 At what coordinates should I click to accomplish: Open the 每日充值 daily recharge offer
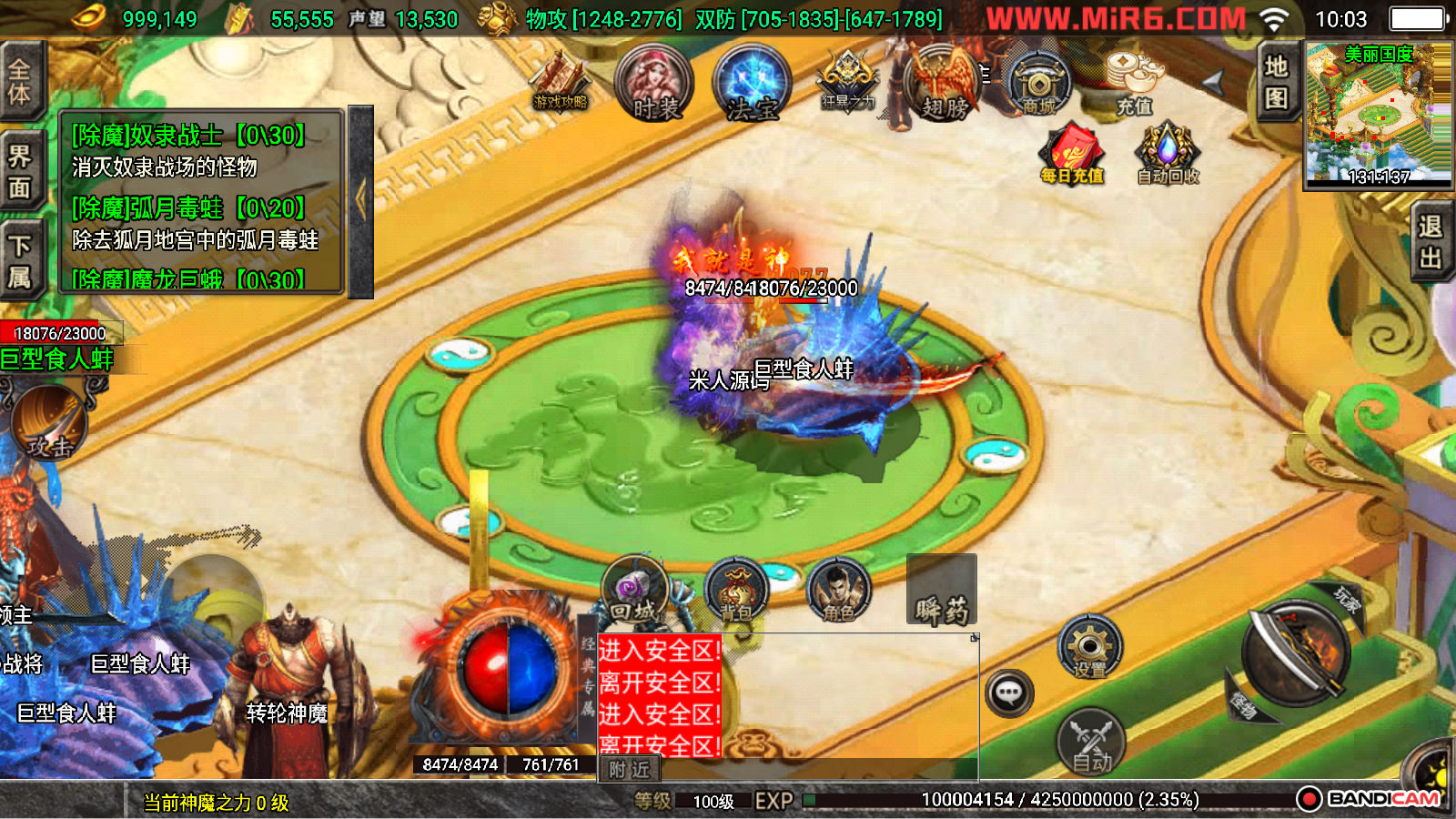click(1072, 154)
